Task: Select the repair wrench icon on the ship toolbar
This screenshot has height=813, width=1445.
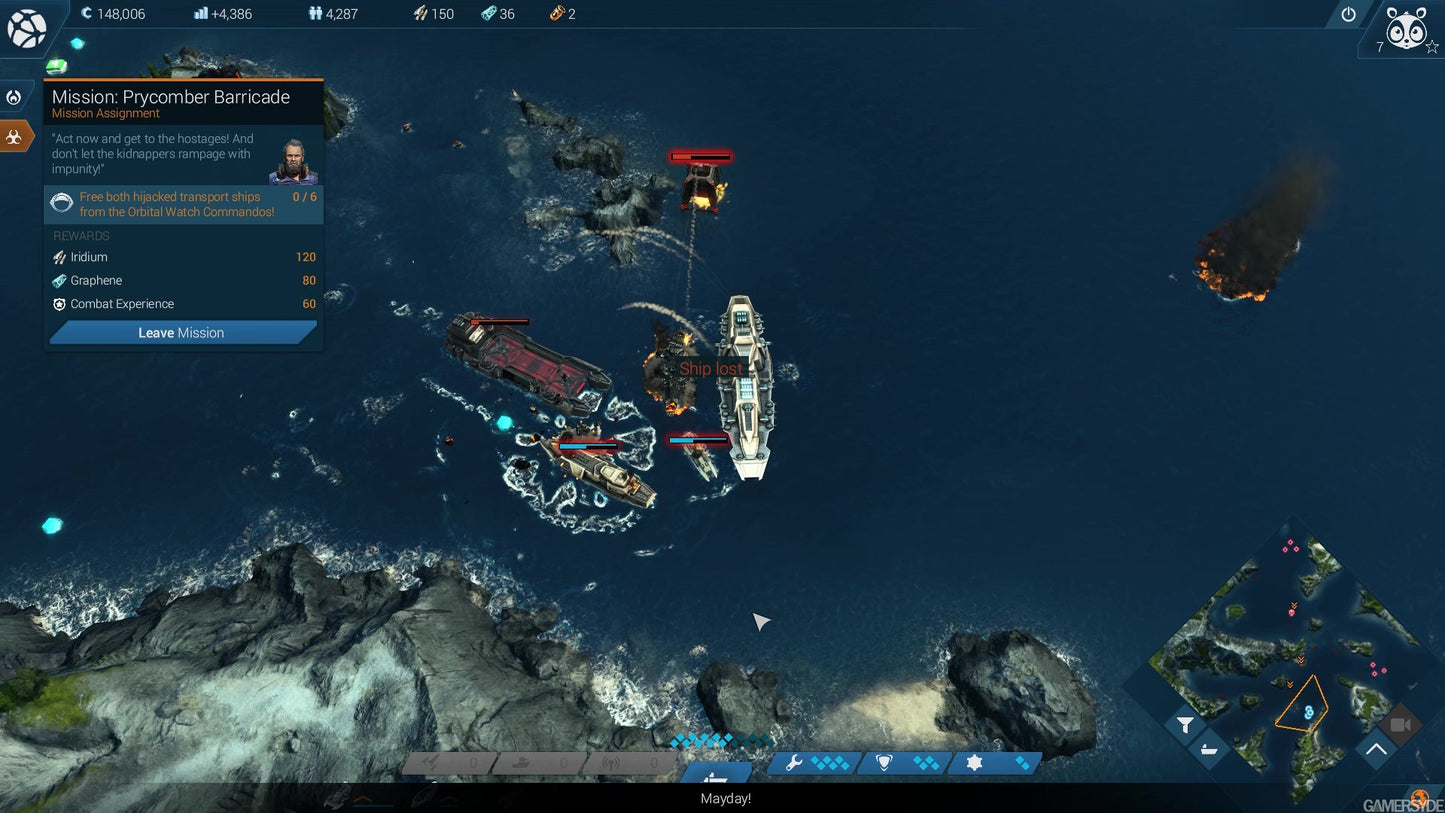Action: [x=796, y=762]
